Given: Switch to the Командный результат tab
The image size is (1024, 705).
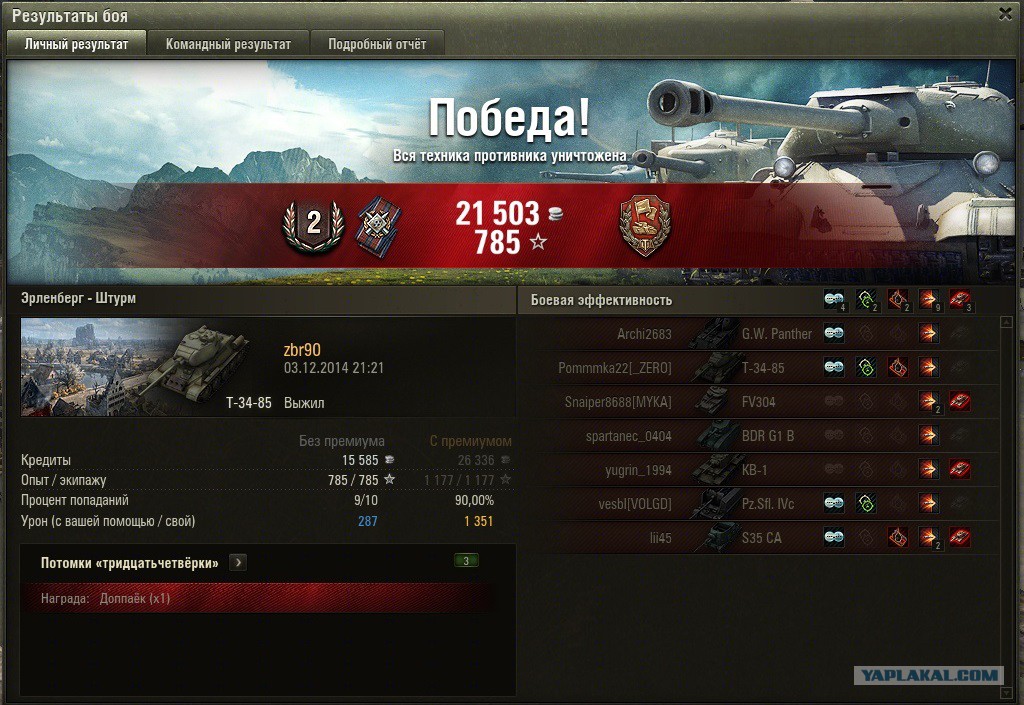Looking at the screenshot, I should (x=228, y=44).
